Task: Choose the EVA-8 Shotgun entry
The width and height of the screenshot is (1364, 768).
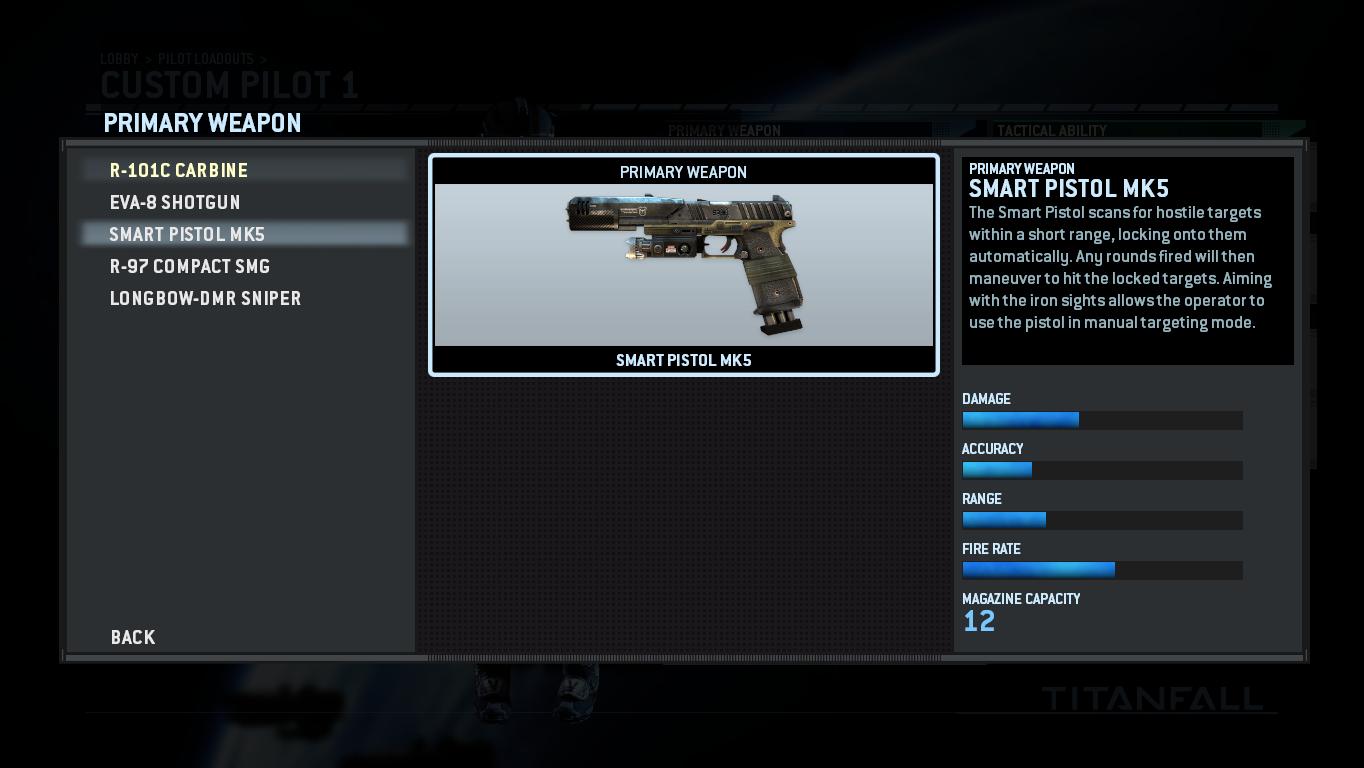Action: [x=175, y=203]
